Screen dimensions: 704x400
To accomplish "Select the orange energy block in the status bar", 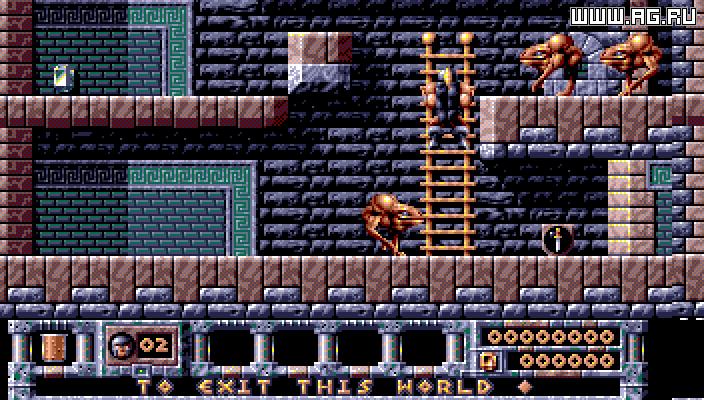I will [x=52, y=346].
